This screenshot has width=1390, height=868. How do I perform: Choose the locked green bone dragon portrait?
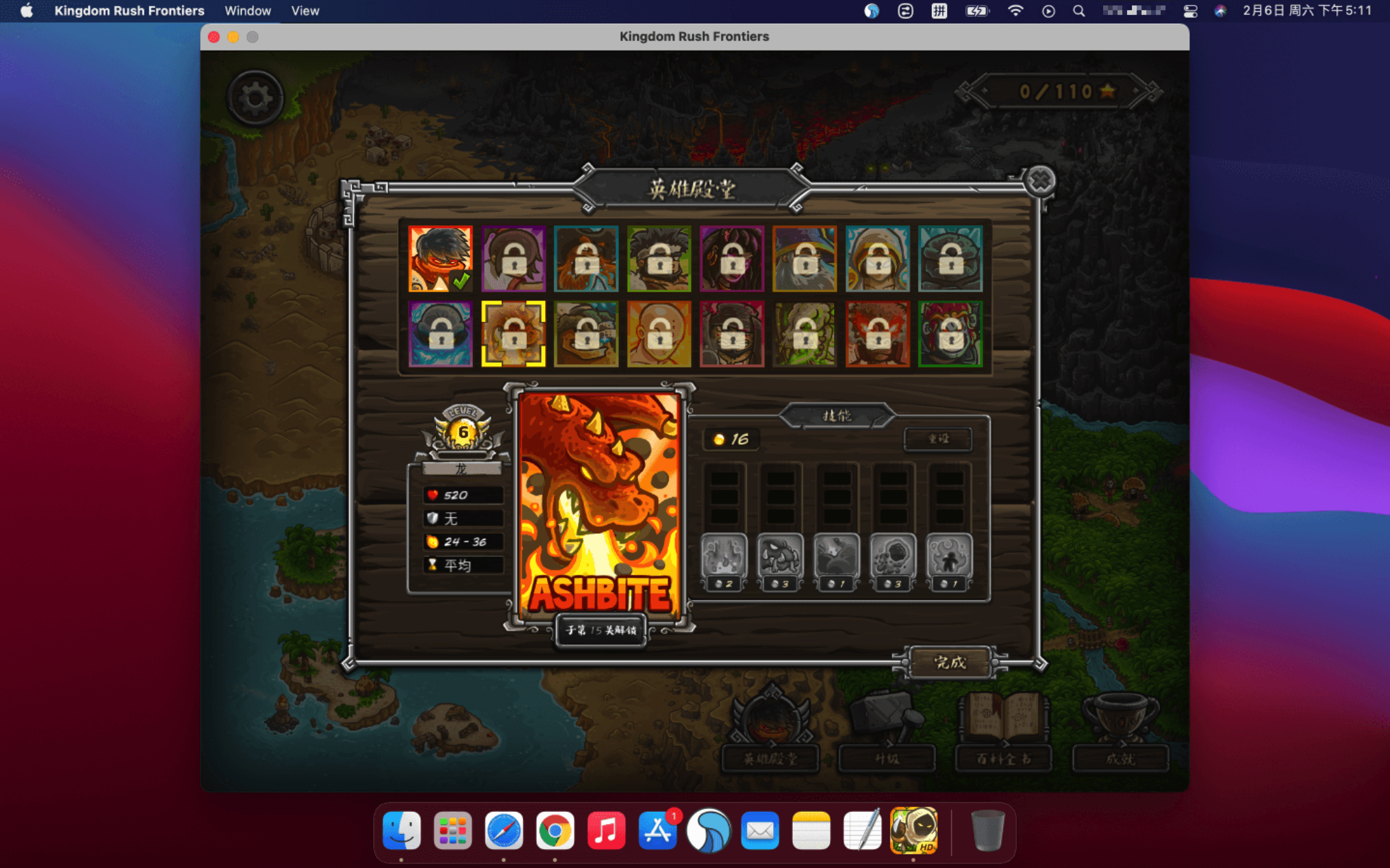(805, 333)
